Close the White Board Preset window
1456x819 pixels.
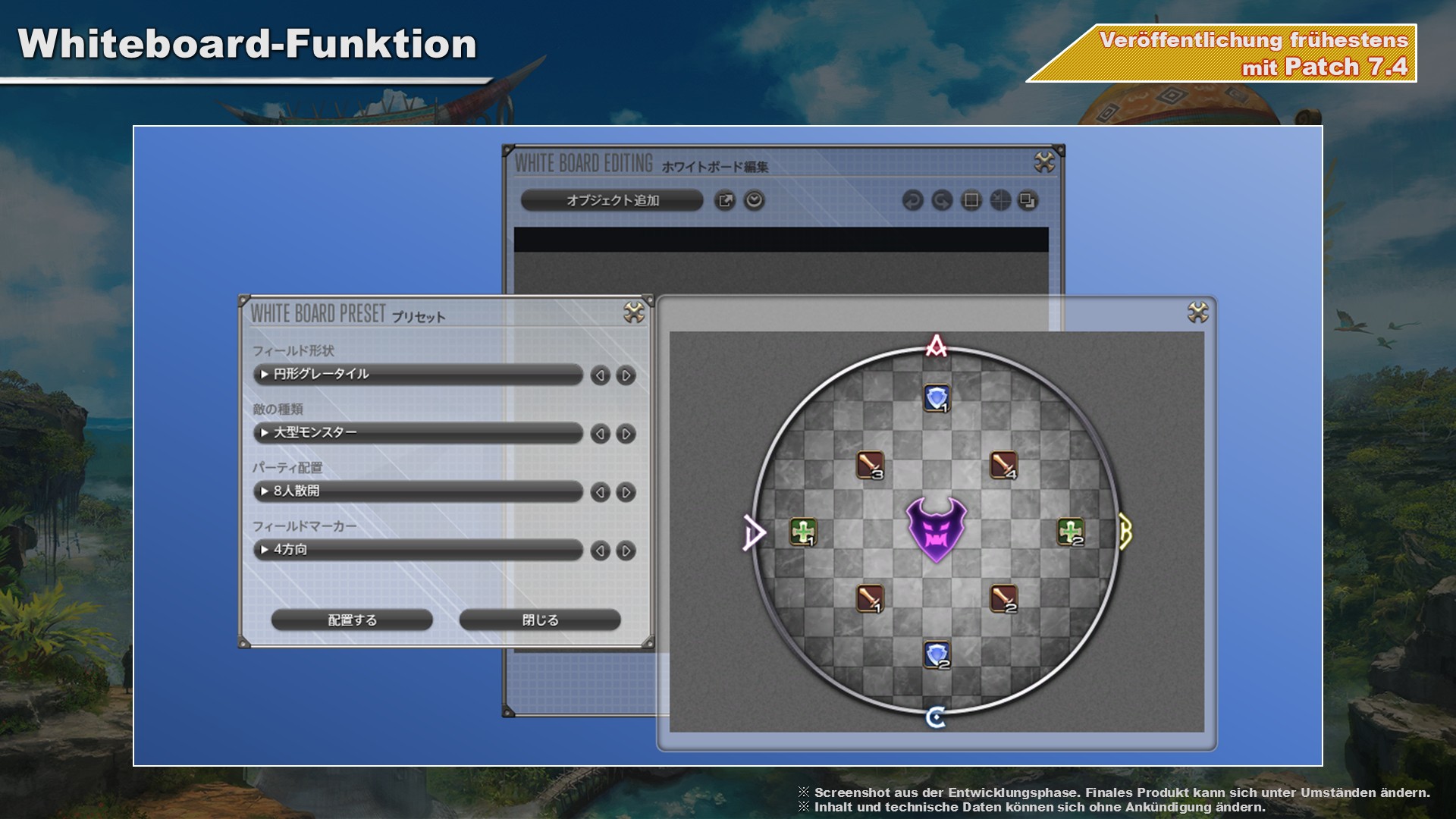[x=634, y=312]
